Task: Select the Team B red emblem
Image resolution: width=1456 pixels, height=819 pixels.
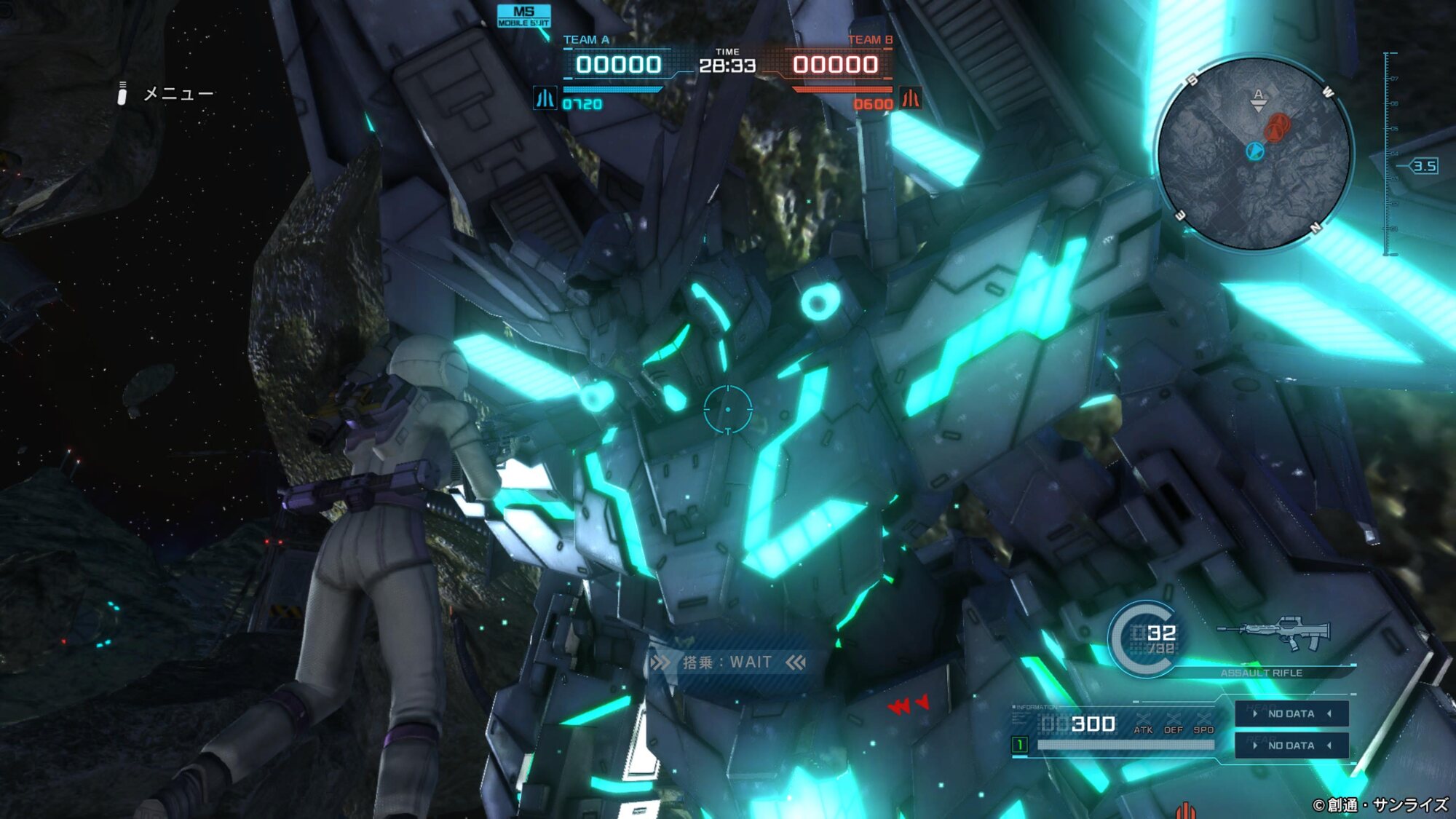Action: (911, 98)
